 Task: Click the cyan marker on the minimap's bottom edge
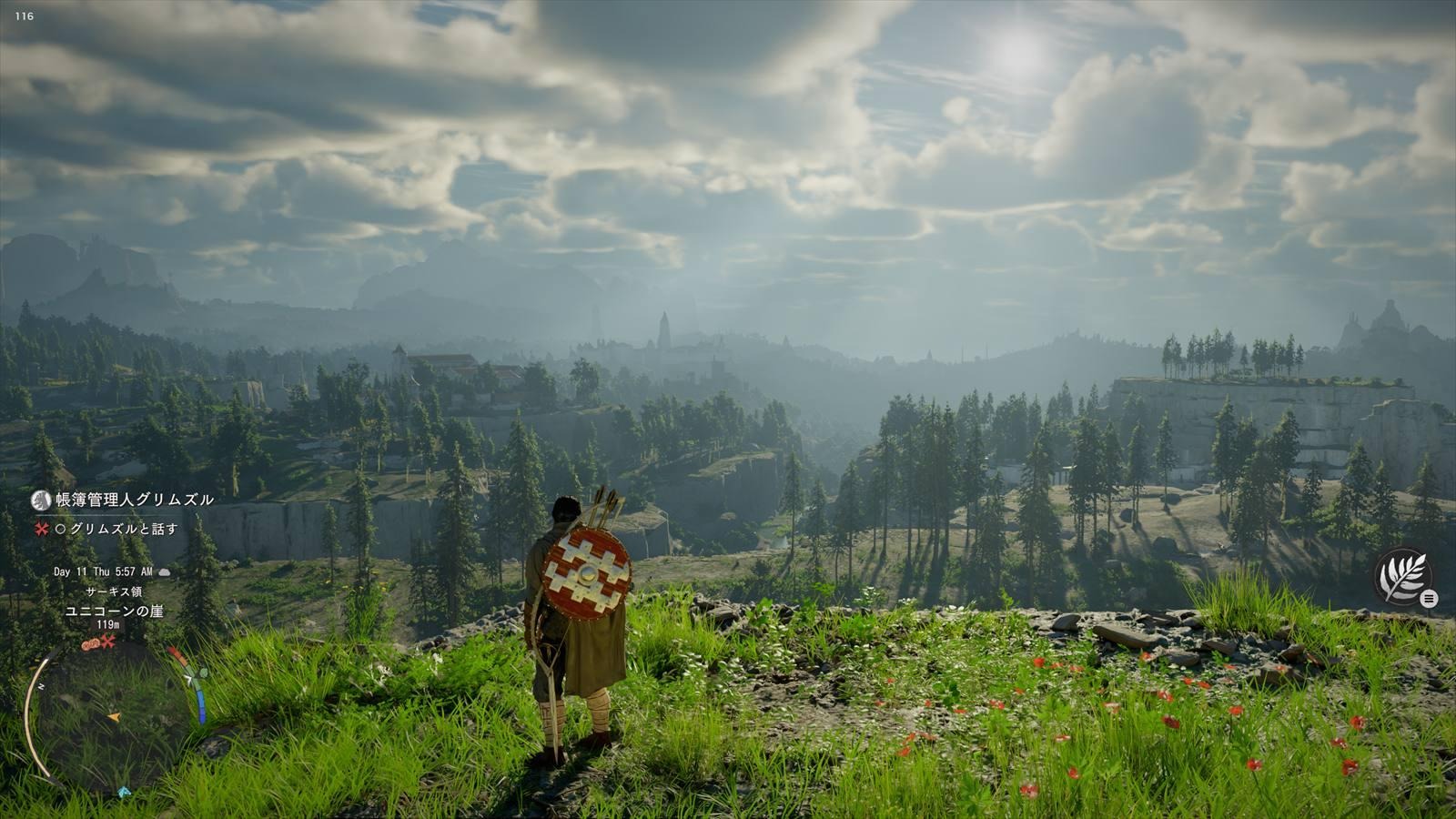click(x=124, y=792)
